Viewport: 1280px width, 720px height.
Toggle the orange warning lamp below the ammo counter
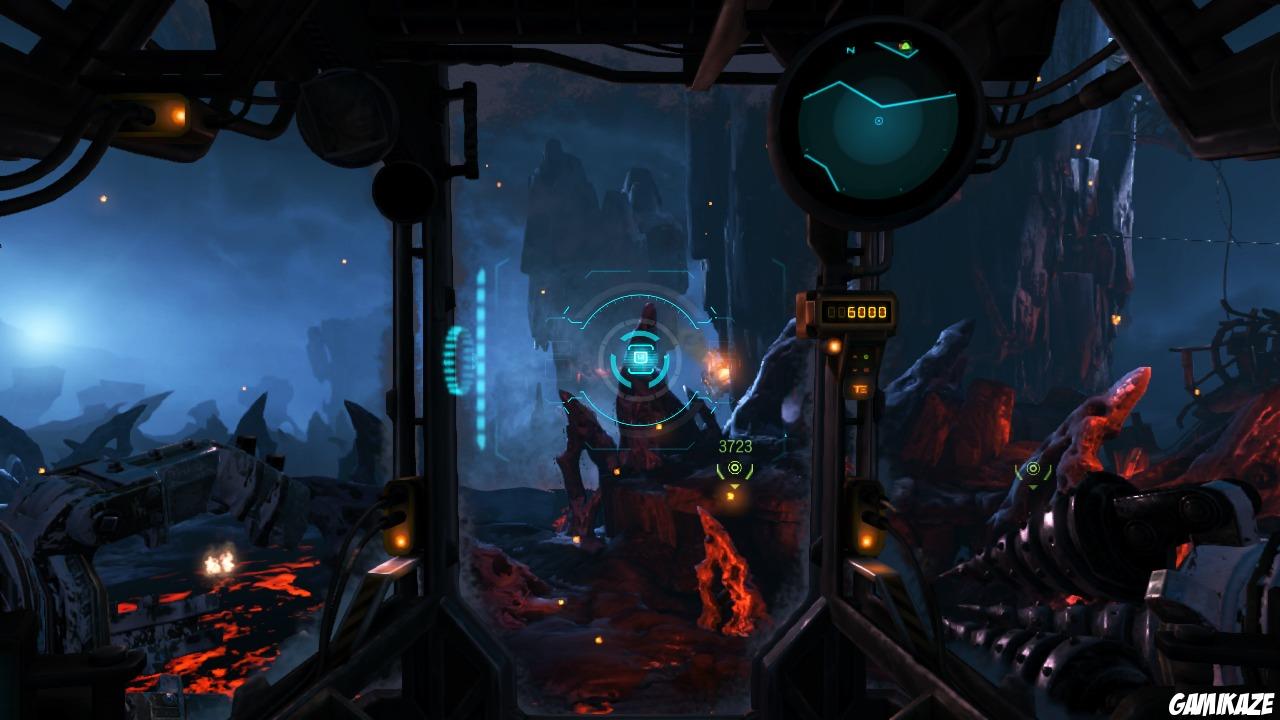click(x=833, y=346)
